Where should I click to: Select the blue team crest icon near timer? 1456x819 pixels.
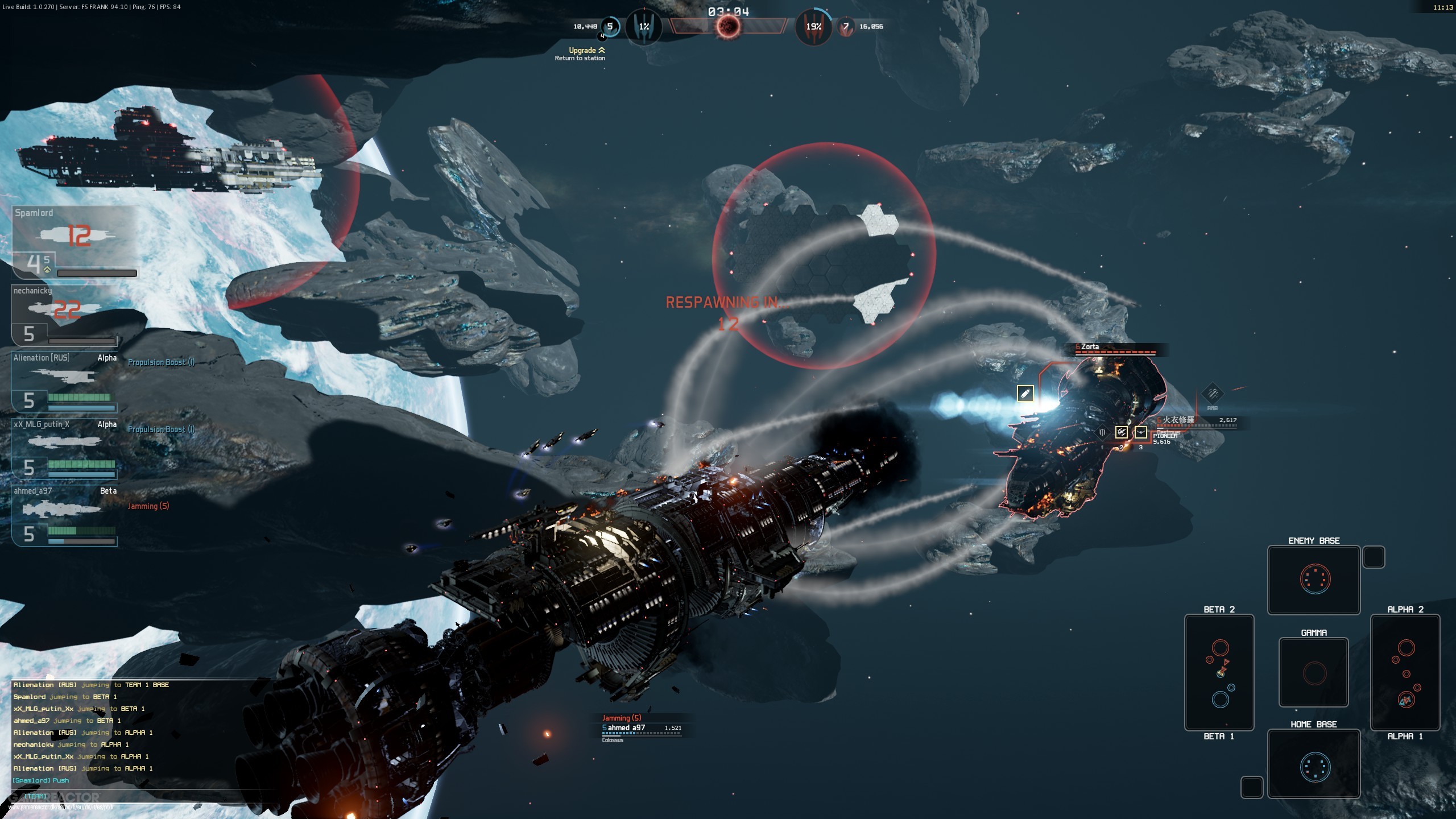point(644,26)
